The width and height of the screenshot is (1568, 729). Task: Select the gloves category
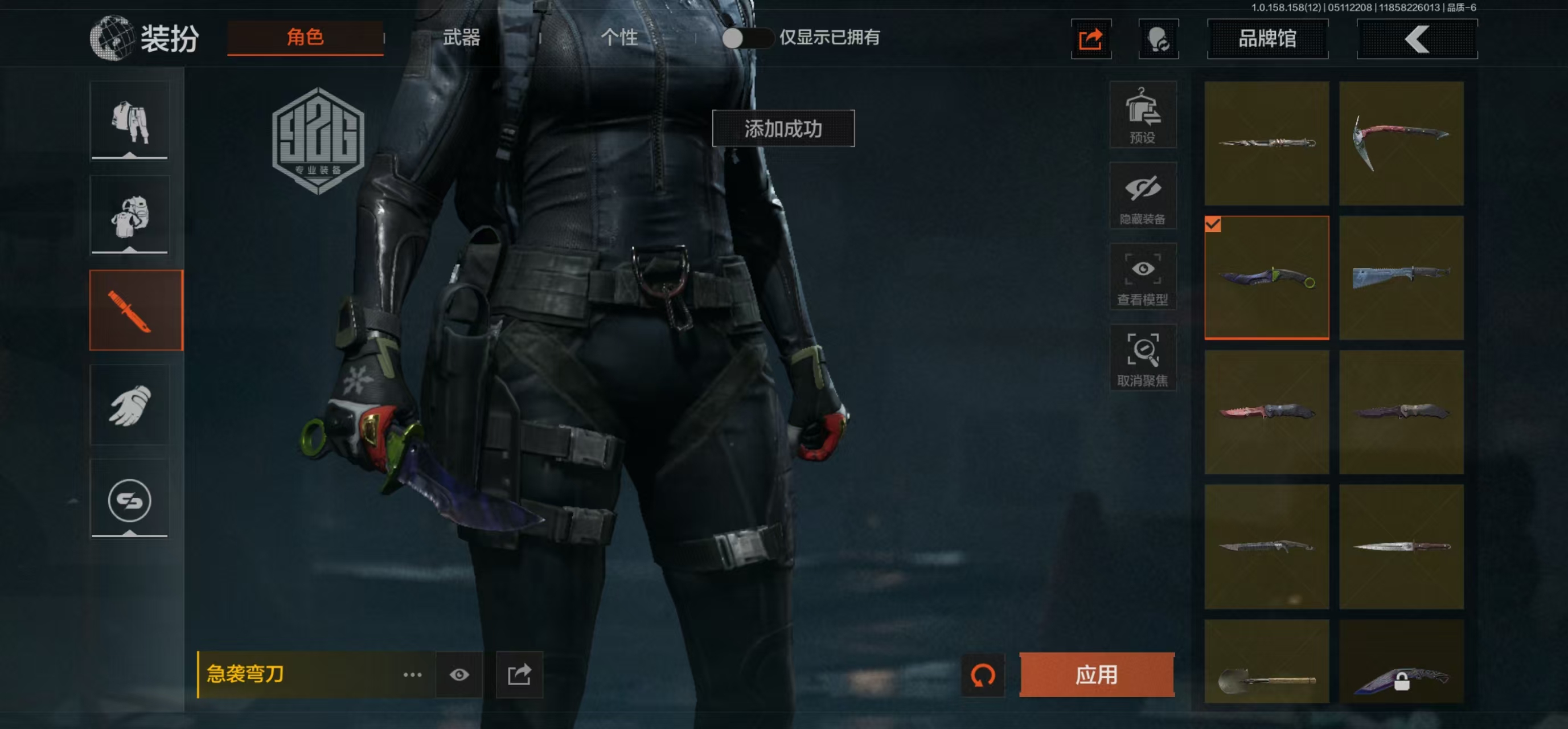[130, 405]
